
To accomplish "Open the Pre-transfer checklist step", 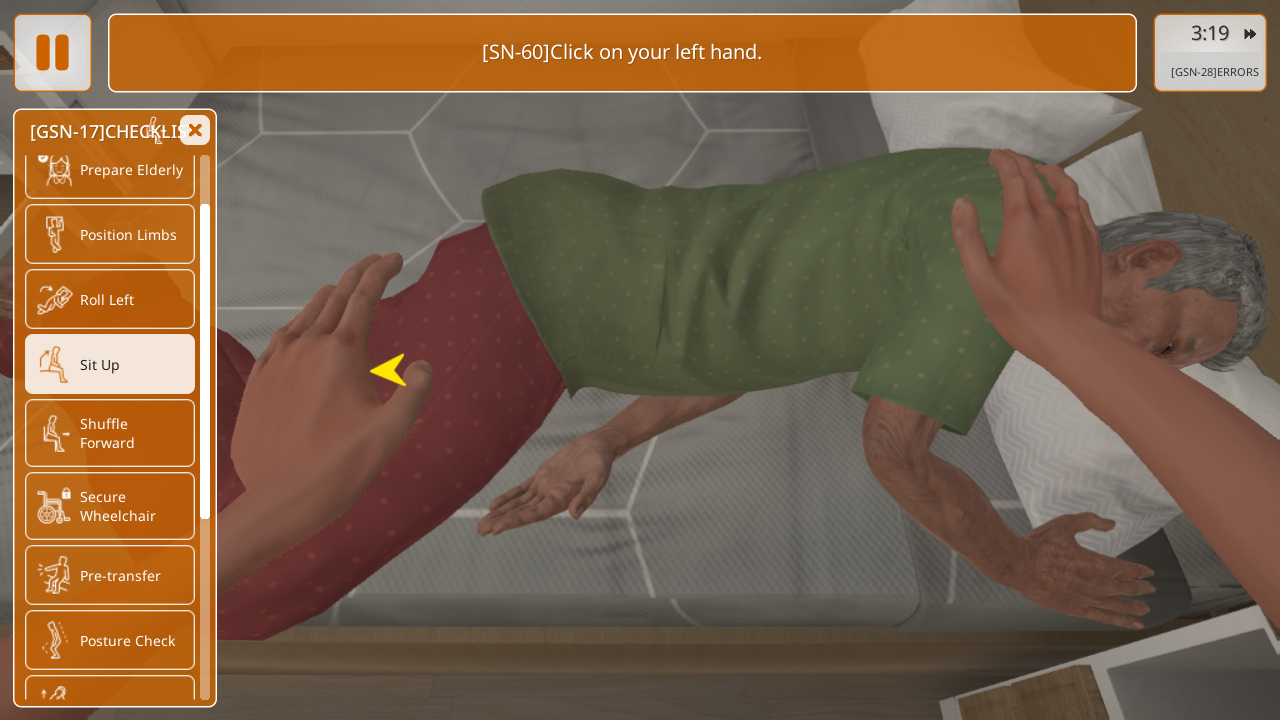I will click(110, 575).
